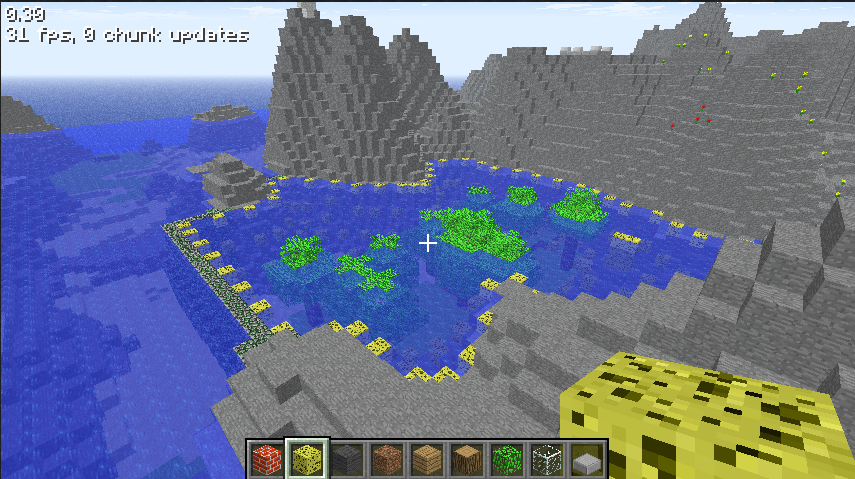Image resolution: width=855 pixels, height=479 pixels.
Task: Choose the green leaves block slot
Action: pos(507,460)
